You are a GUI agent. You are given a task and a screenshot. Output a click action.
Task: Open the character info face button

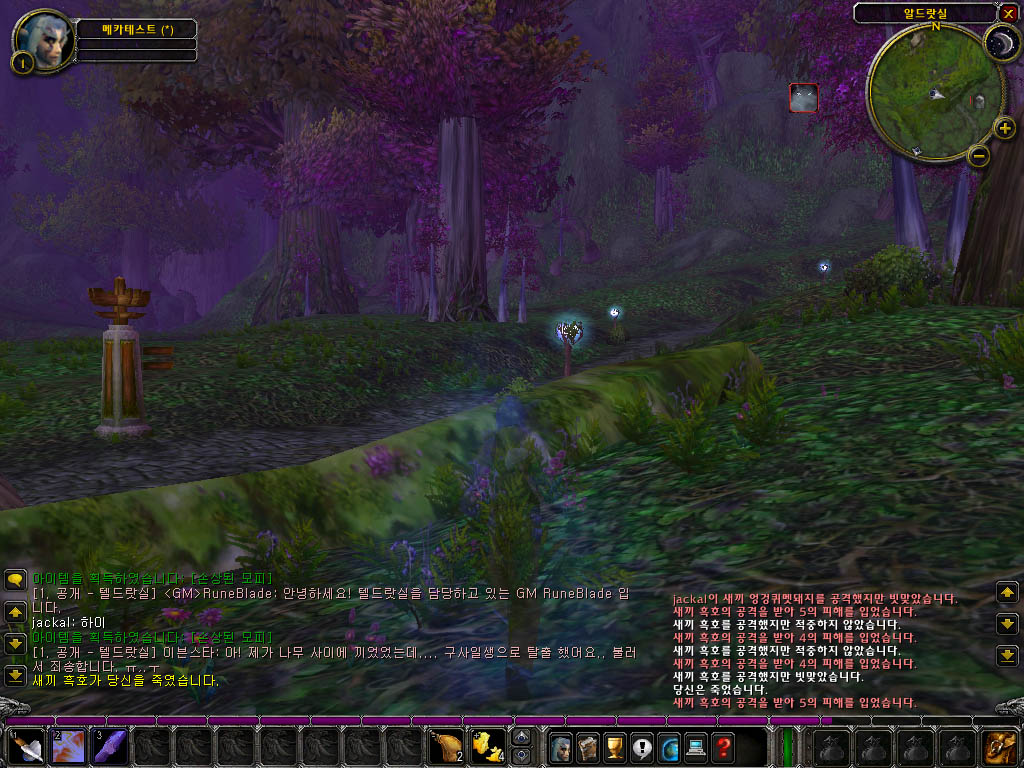pyautogui.click(x=559, y=747)
